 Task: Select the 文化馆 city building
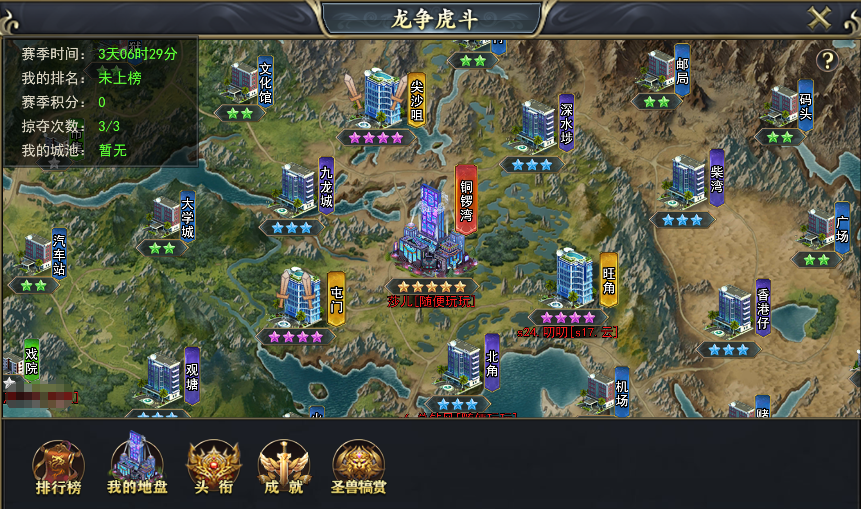coord(242,79)
